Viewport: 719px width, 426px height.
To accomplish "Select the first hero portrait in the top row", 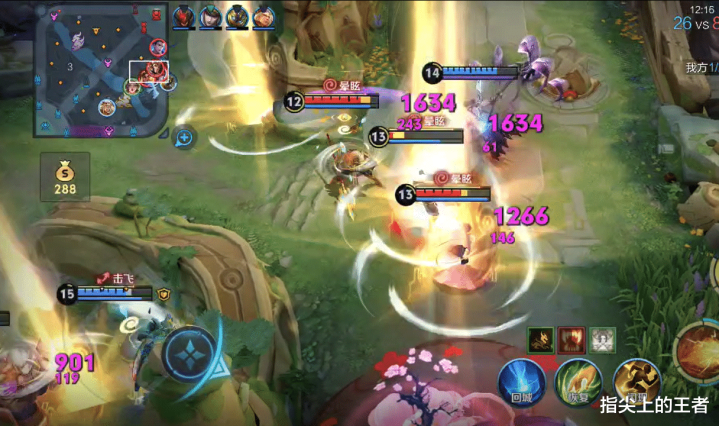I will coord(185,16).
